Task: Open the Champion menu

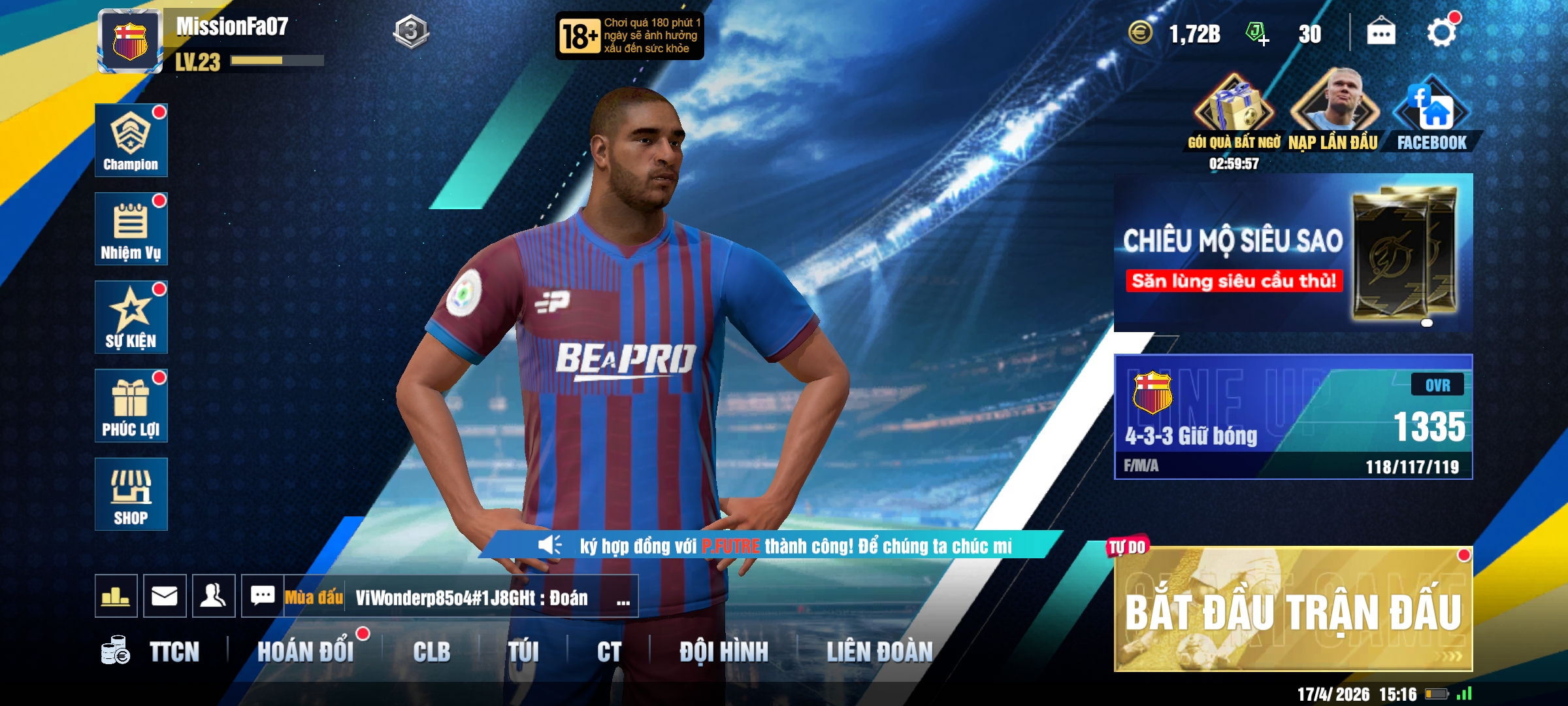Action: coord(131,140)
